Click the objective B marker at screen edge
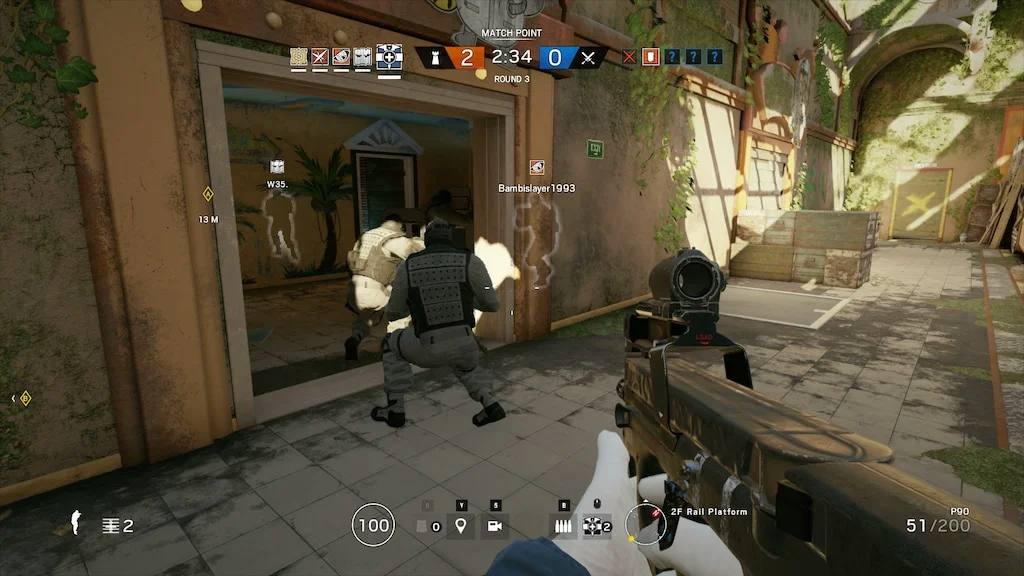This screenshot has width=1024, height=576. pos(24,398)
